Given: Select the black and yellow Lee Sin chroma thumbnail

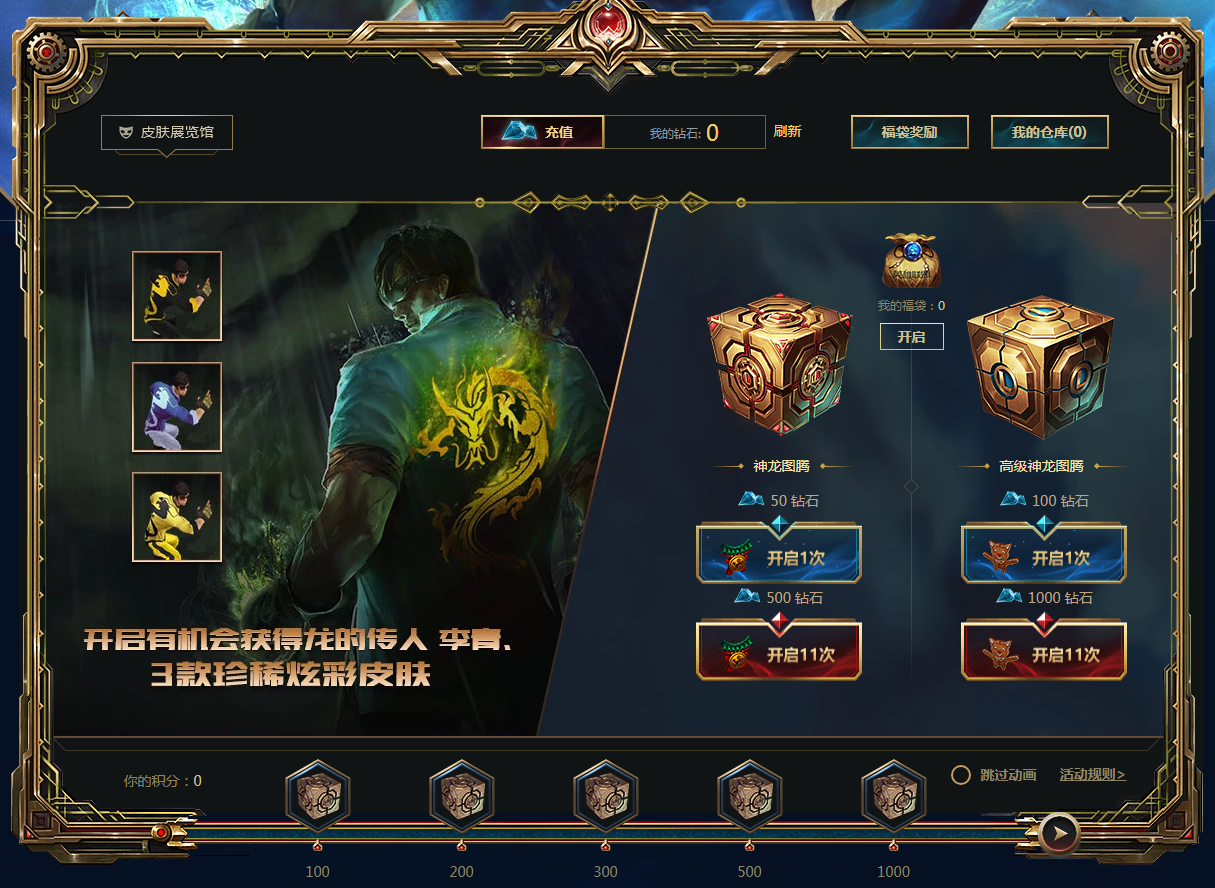Looking at the screenshot, I should point(177,296).
